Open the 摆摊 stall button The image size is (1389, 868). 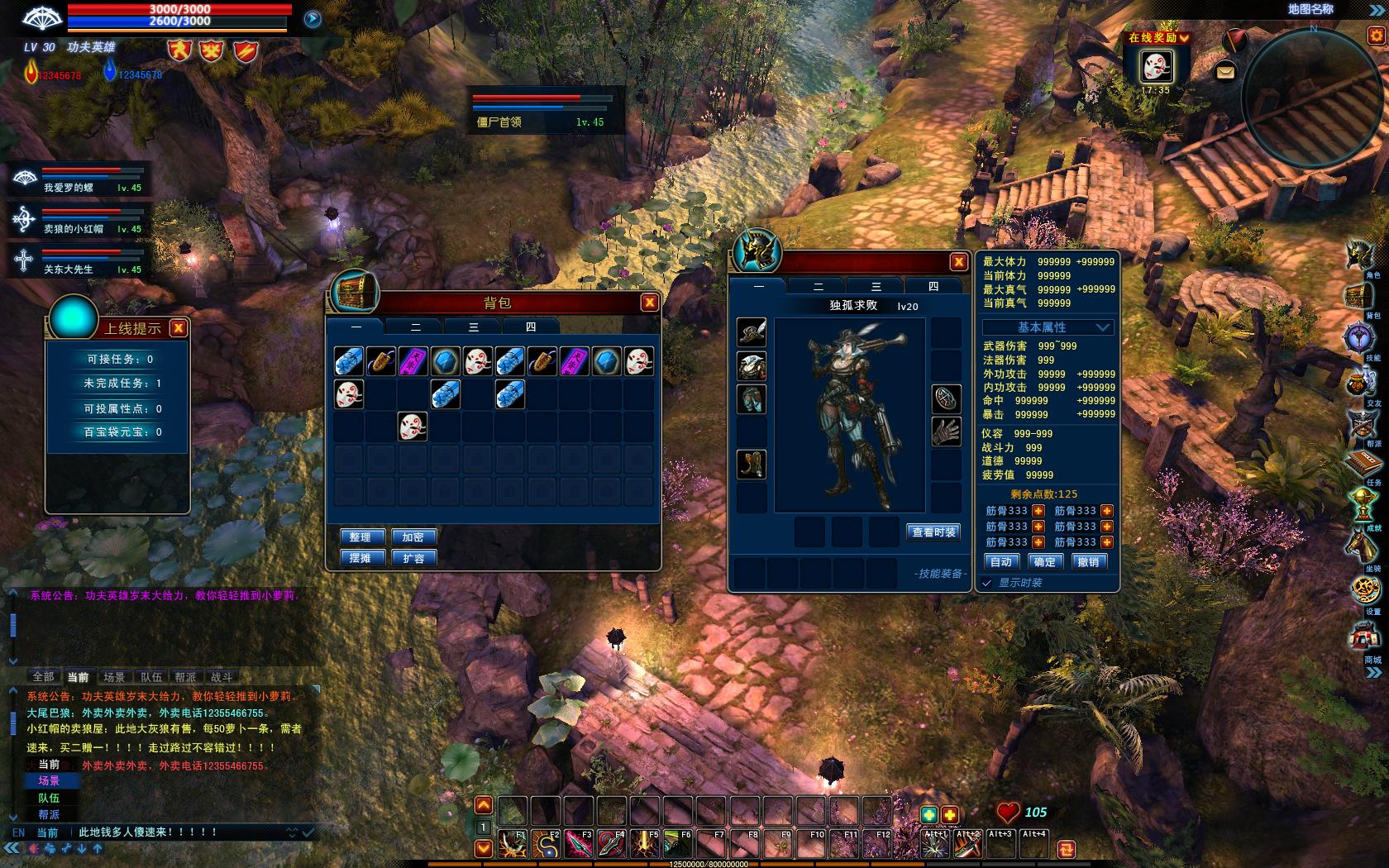click(360, 558)
